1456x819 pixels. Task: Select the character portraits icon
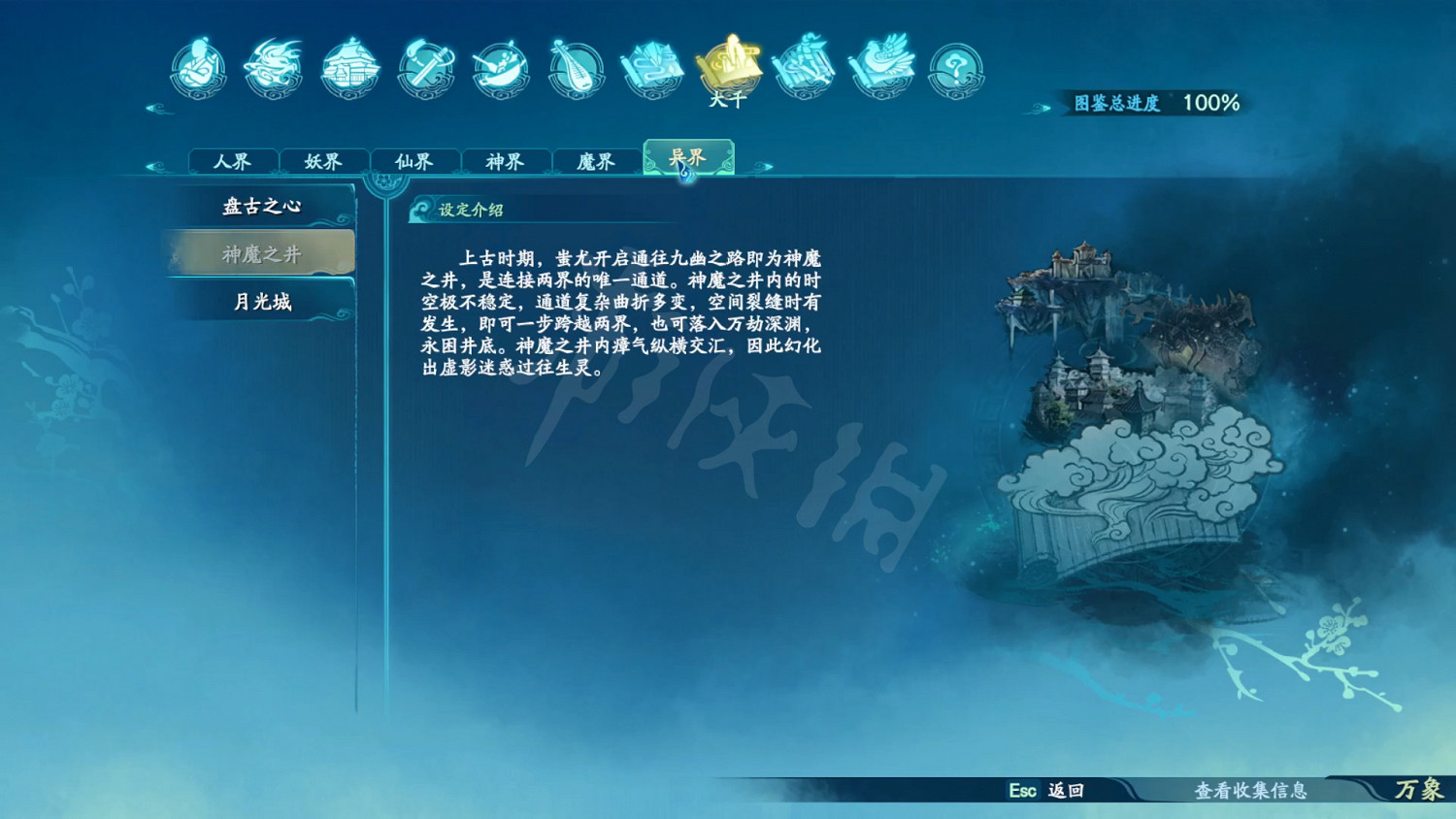pyautogui.click(x=199, y=66)
